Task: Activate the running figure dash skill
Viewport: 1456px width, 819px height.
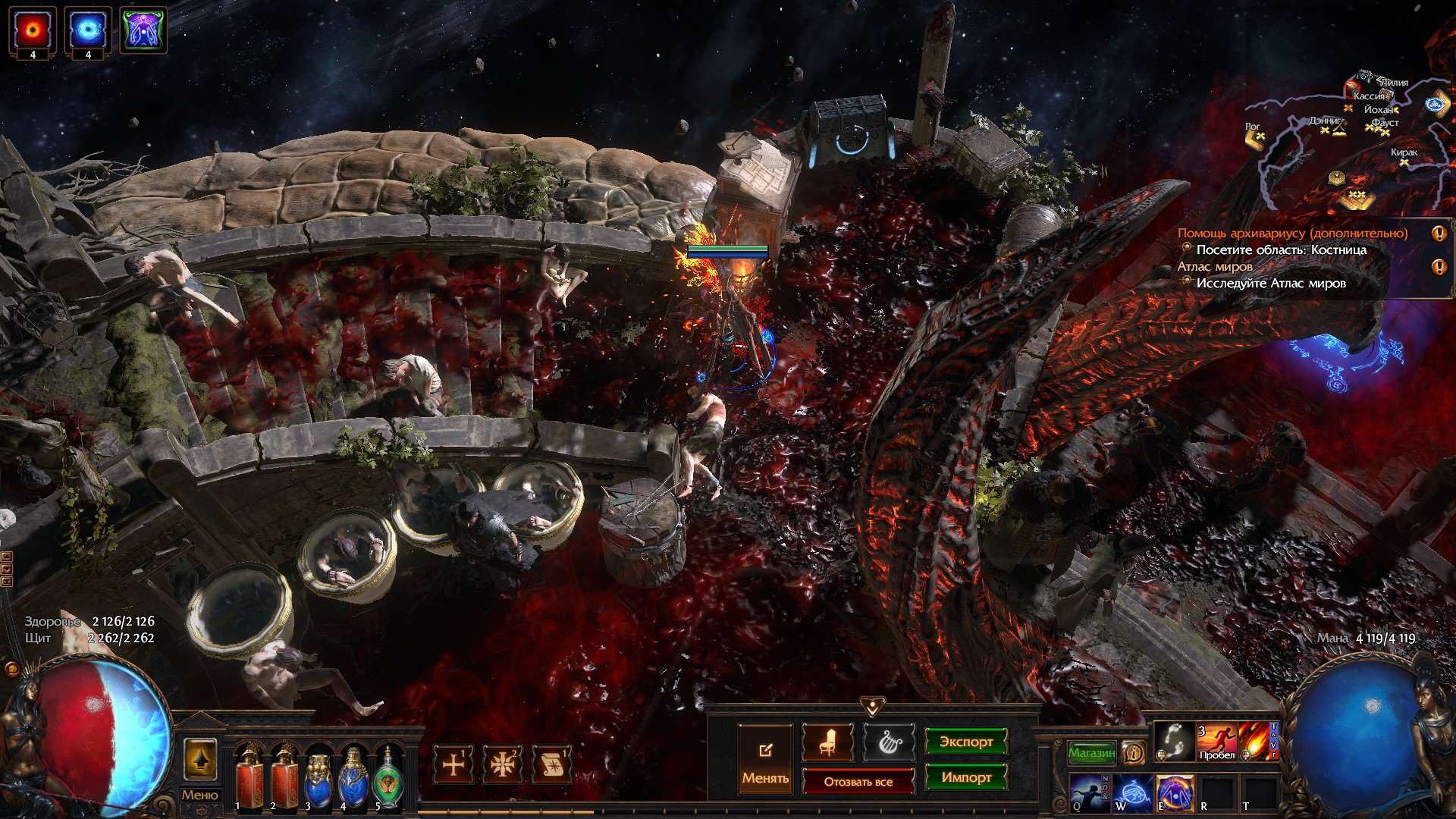Action: click(1216, 740)
